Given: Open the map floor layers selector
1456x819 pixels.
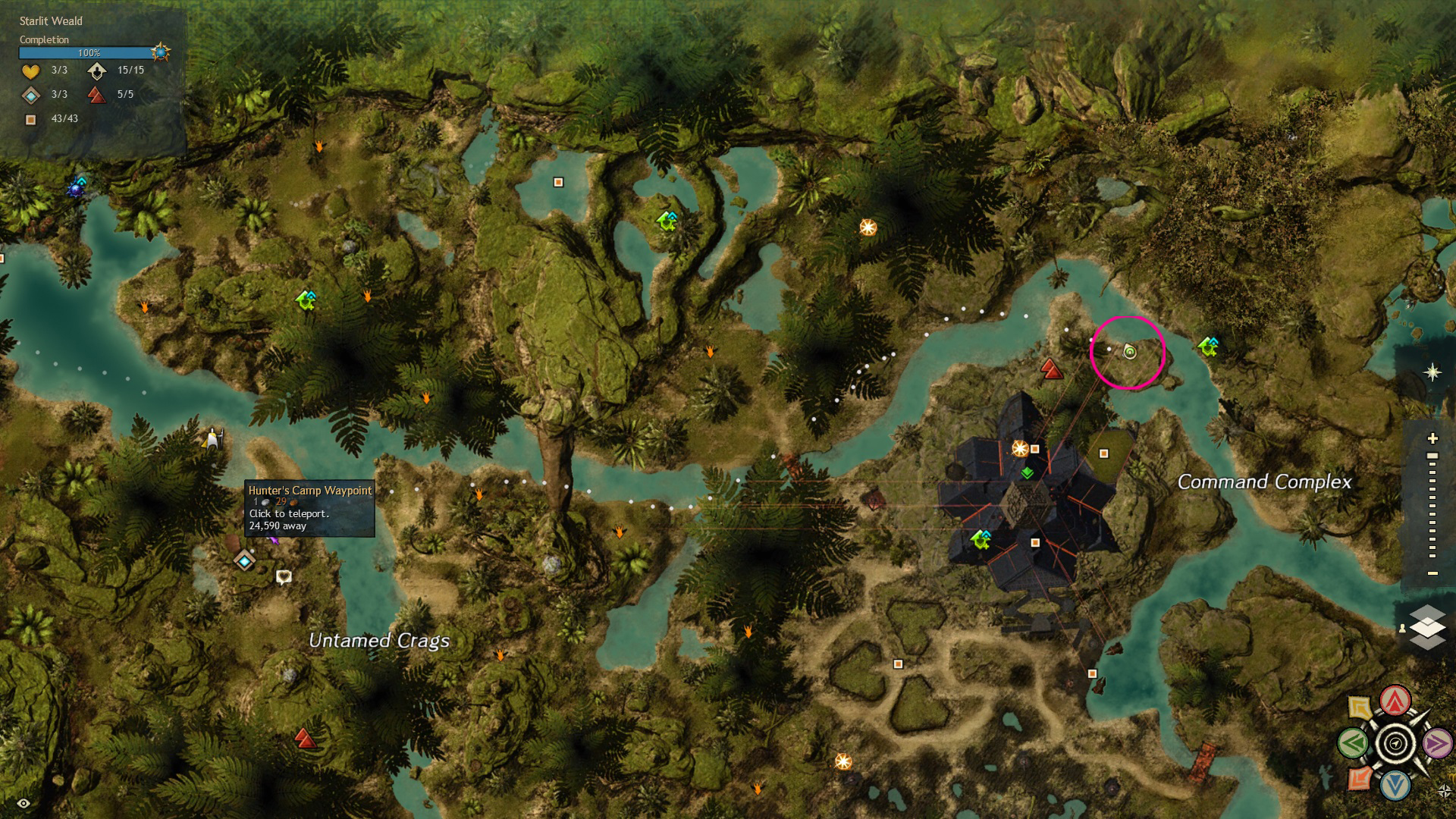Looking at the screenshot, I should pyautogui.click(x=1428, y=627).
